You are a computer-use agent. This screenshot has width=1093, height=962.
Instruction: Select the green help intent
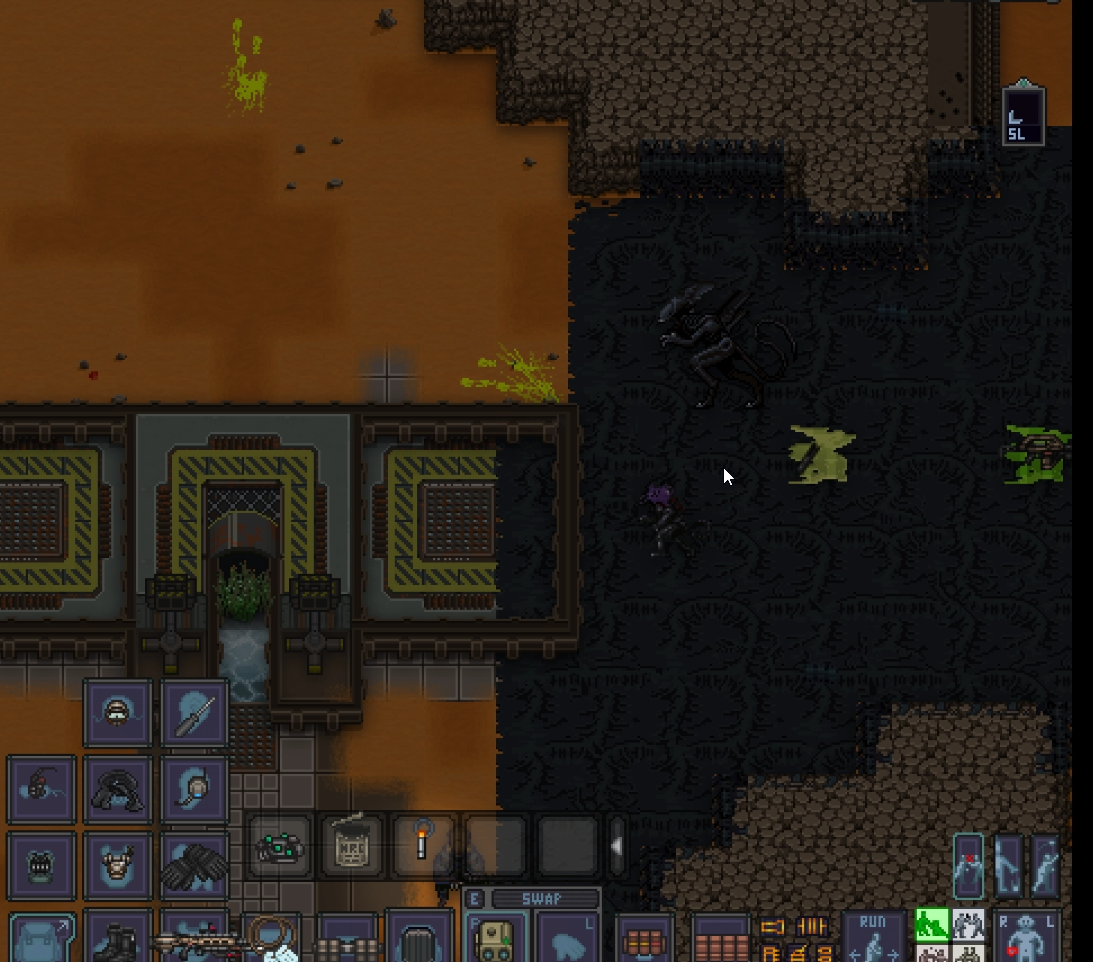[x=931, y=924]
